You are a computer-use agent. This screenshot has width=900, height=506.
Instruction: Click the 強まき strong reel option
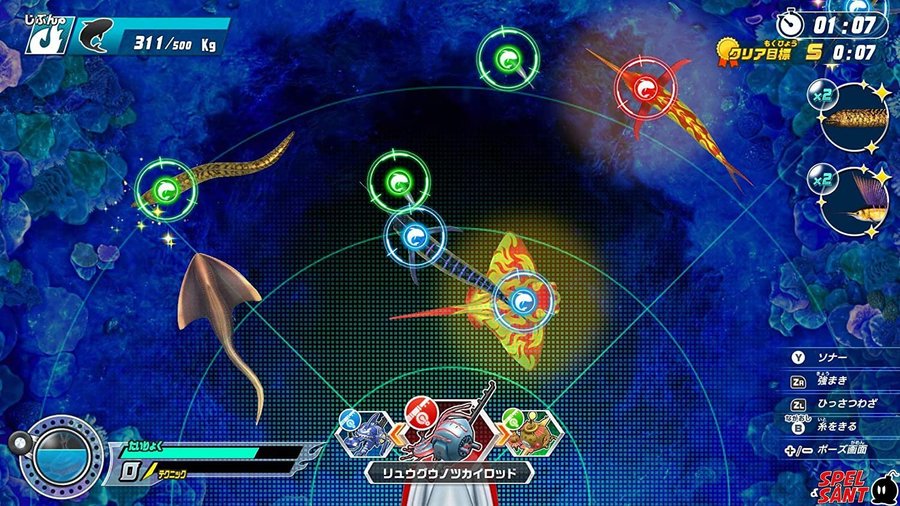(830, 381)
